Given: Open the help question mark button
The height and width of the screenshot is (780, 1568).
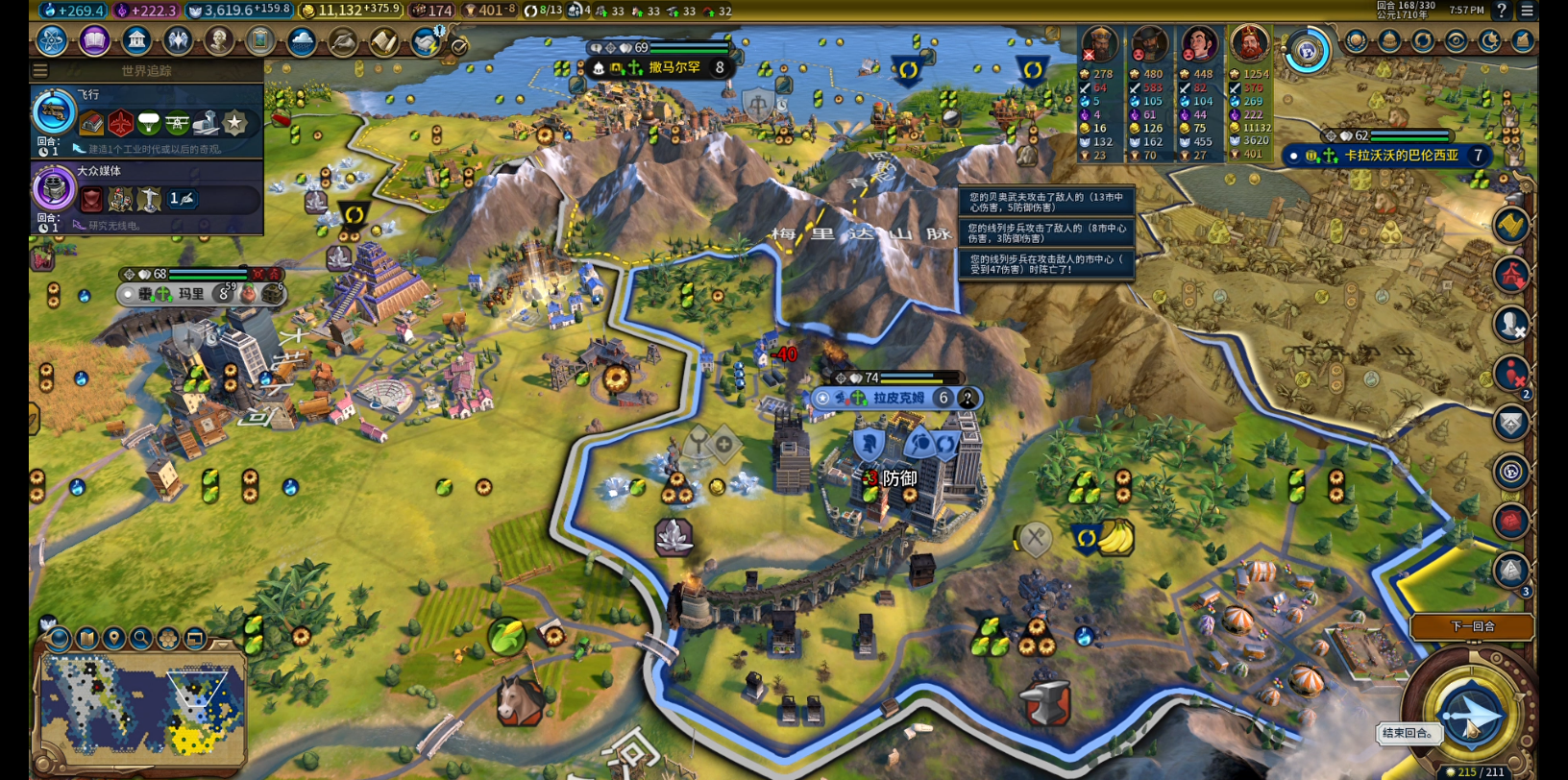Looking at the screenshot, I should (1502, 11).
